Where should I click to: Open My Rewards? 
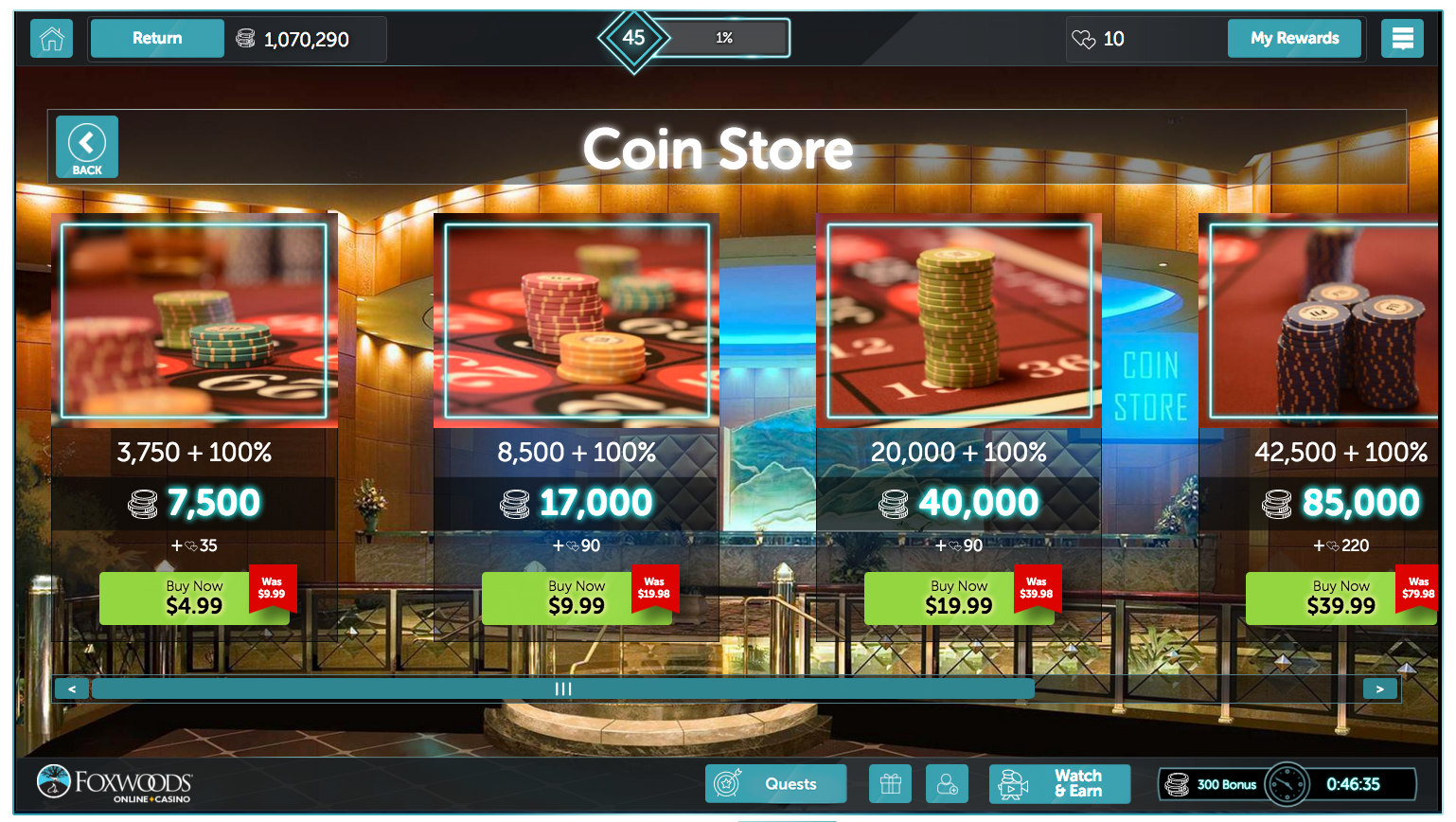[x=1294, y=39]
